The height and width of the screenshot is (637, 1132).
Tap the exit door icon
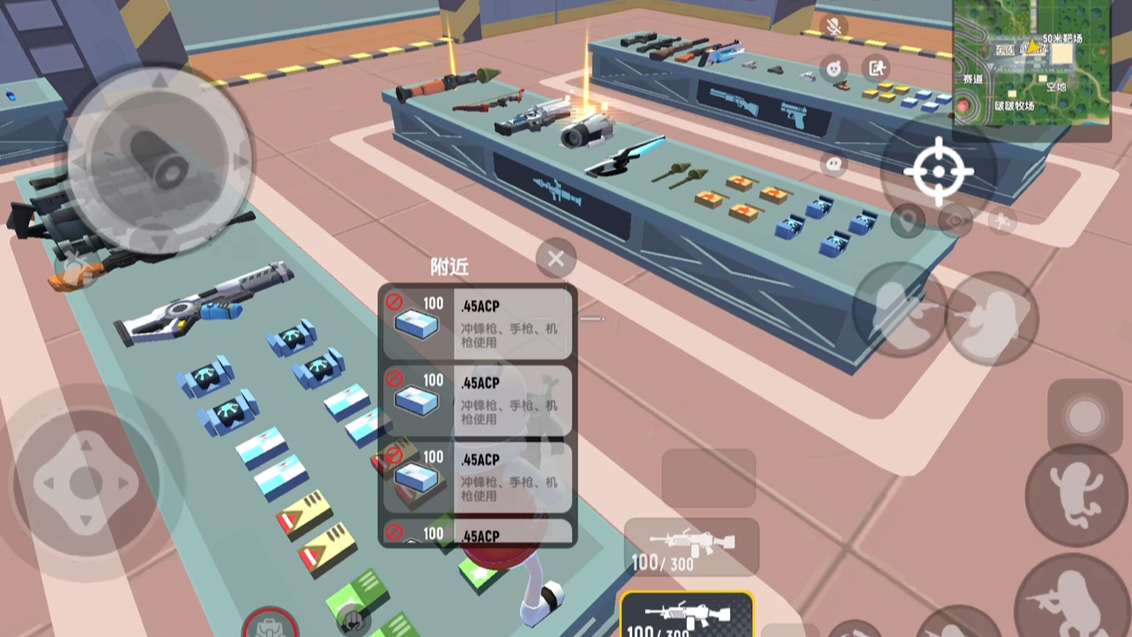pyautogui.click(x=877, y=68)
